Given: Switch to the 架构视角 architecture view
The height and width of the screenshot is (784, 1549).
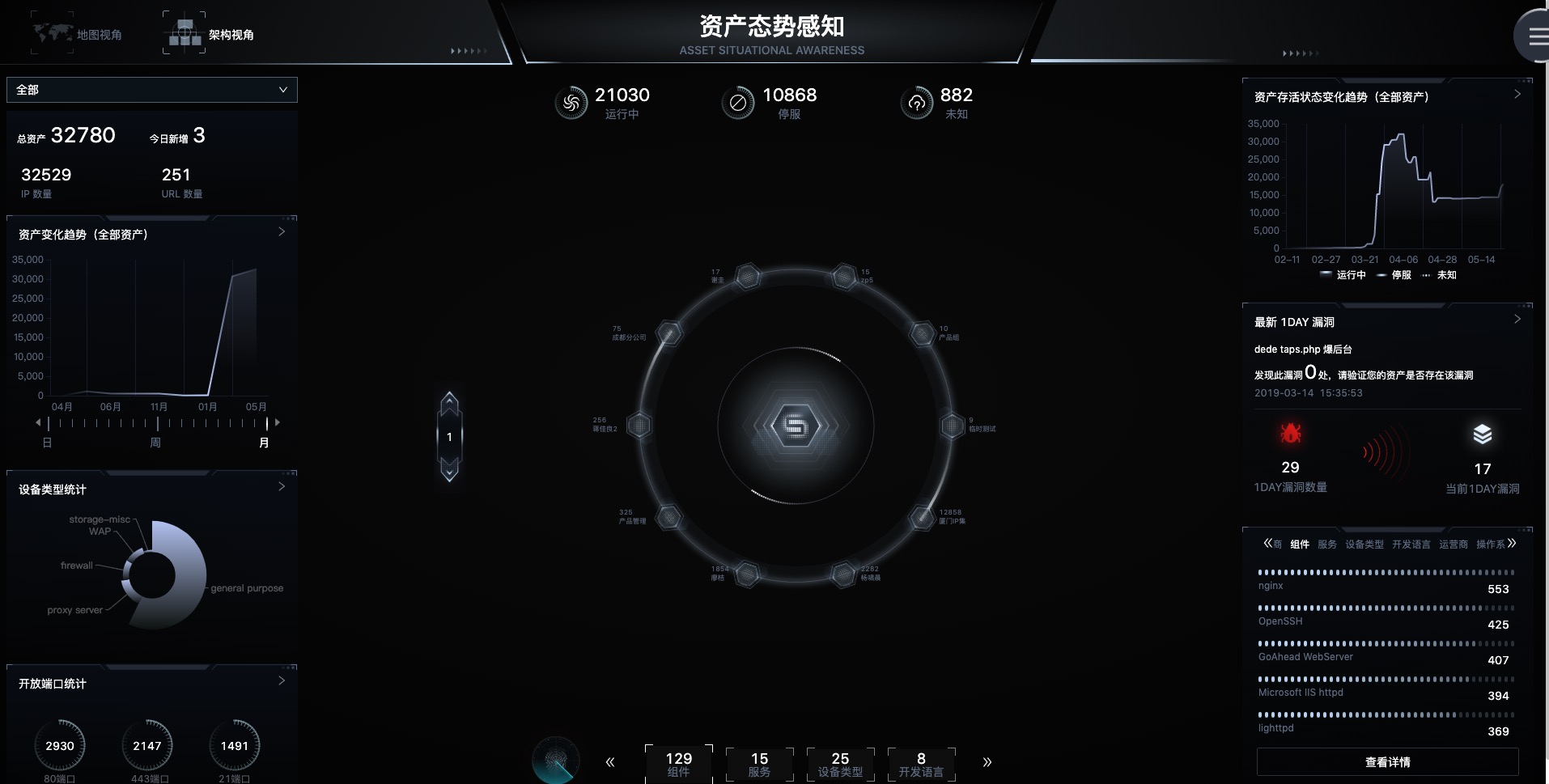Looking at the screenshot, I should tap(209, 34).
